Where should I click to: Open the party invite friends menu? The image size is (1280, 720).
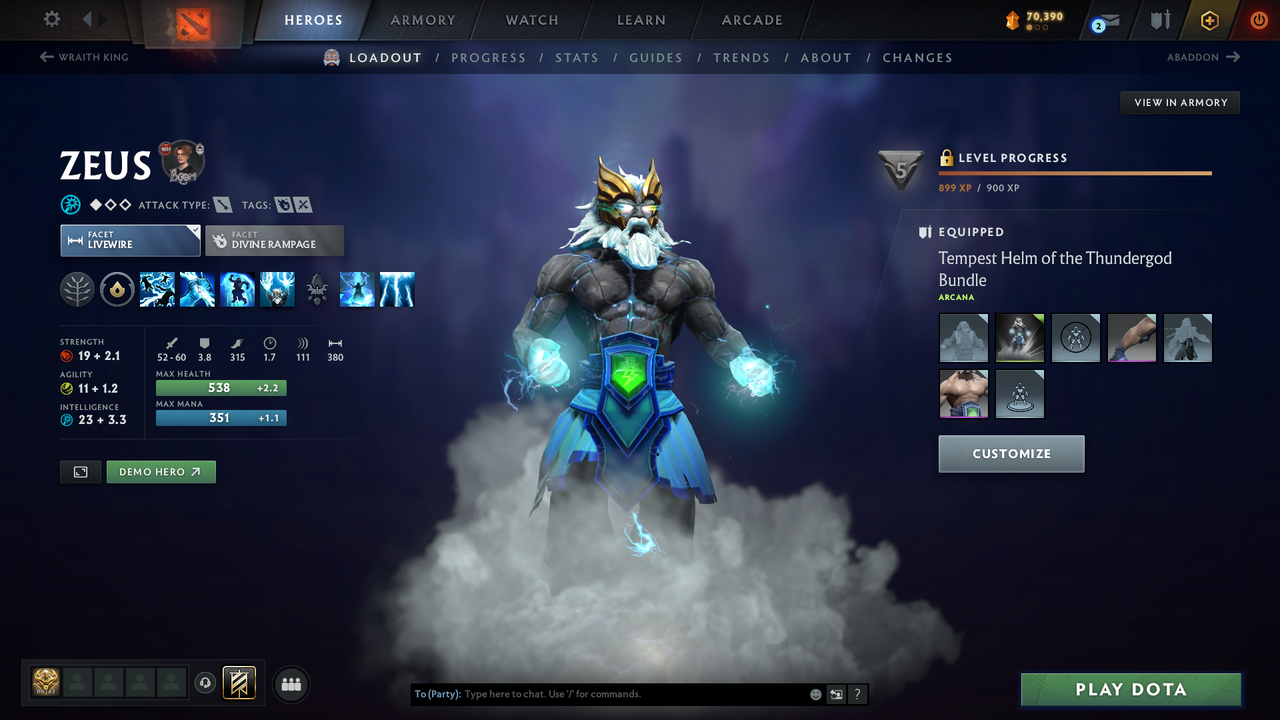290,684
